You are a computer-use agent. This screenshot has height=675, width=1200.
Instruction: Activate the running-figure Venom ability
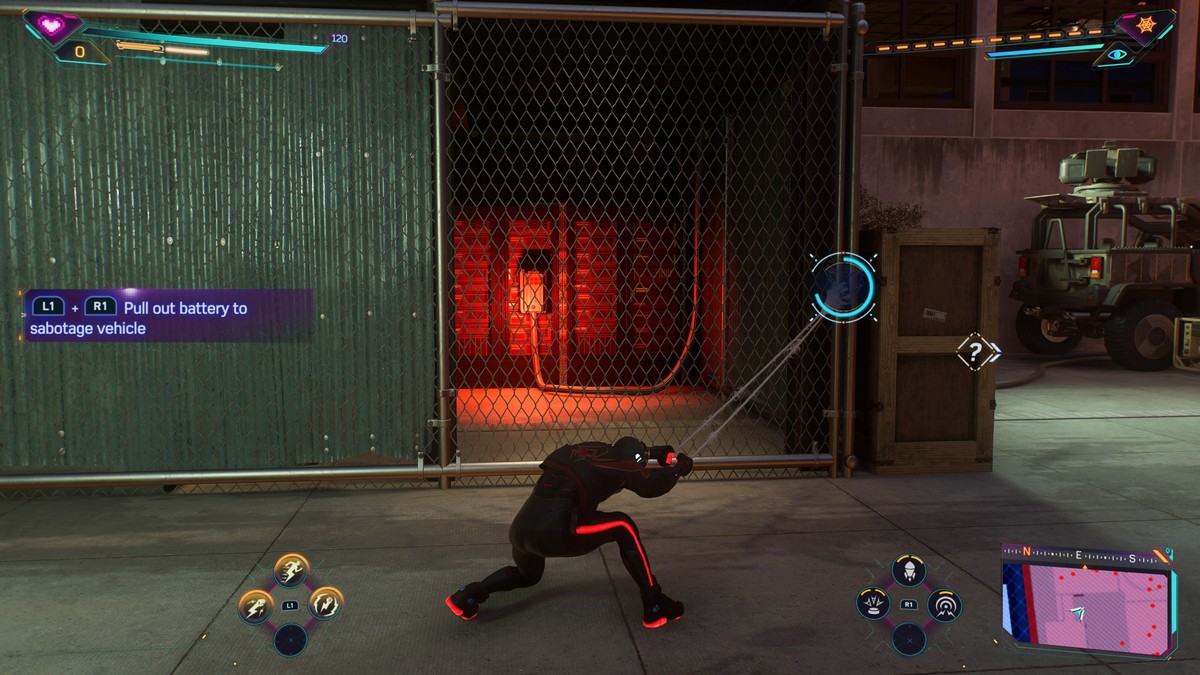(x=291, y=571)
